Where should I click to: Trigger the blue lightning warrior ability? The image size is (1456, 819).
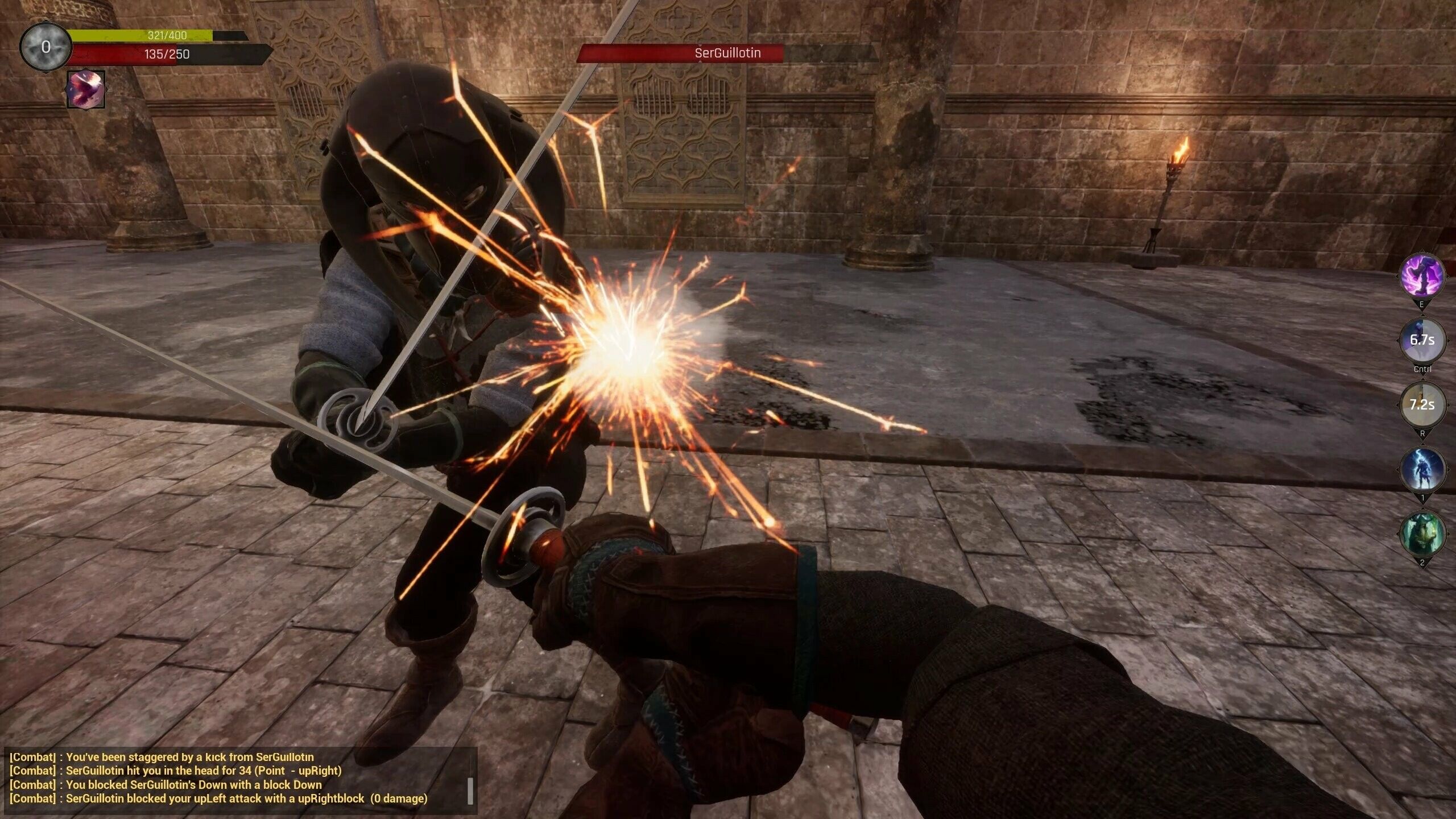click(1422, 470)
